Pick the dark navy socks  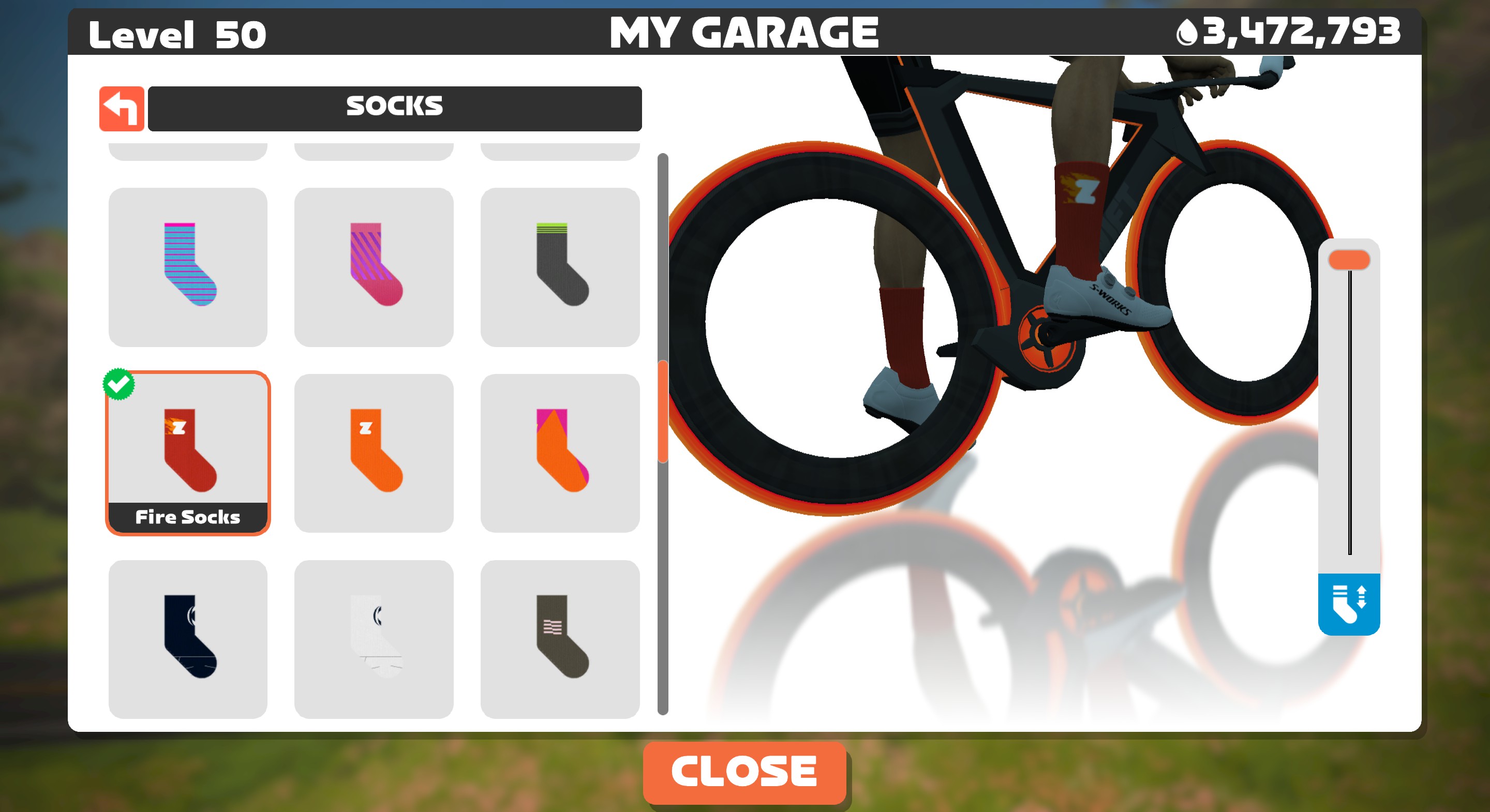pyautogui.click(x=188, y=639)
